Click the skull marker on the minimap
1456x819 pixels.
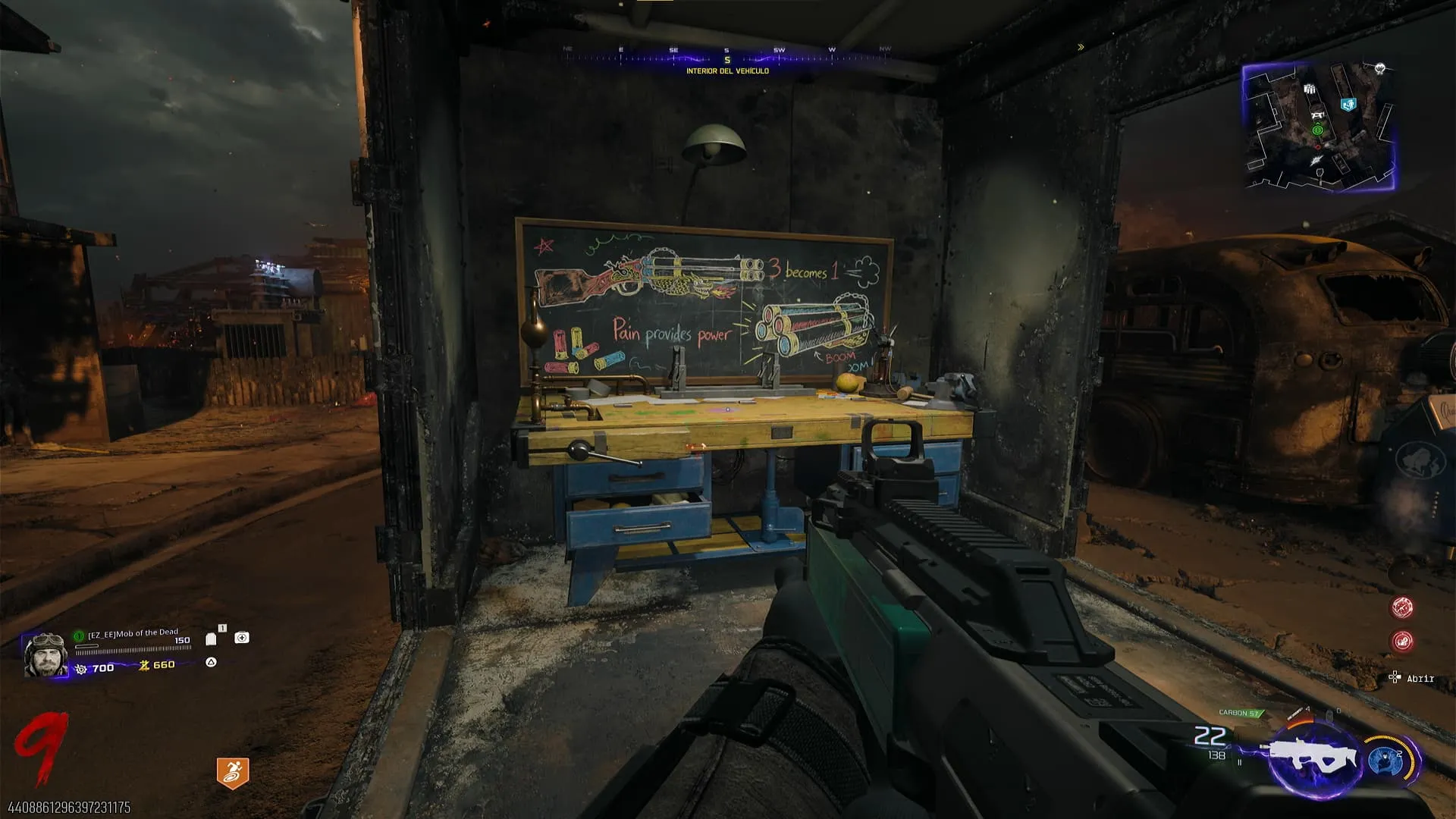coord(1380,69)
